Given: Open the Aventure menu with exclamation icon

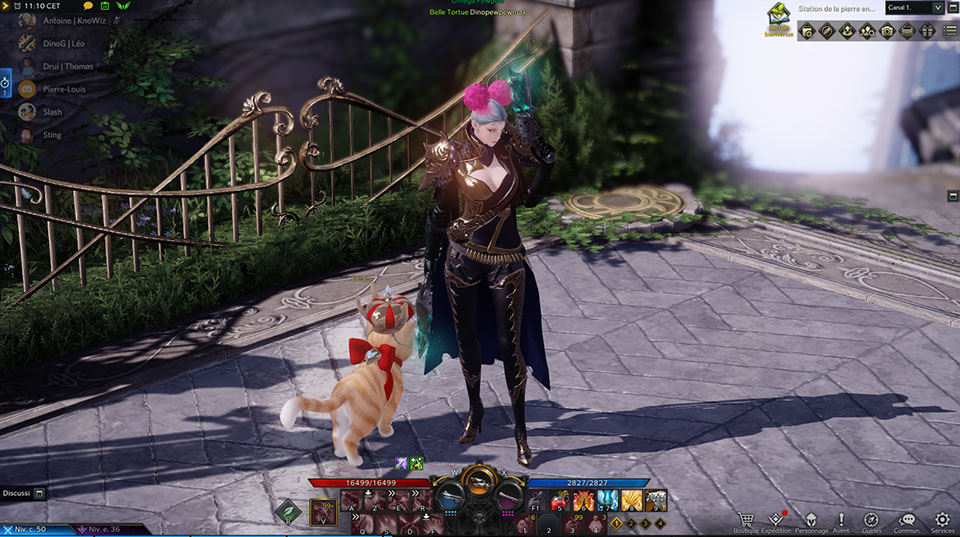Looking at the screenshot, I should click(841, 520).
